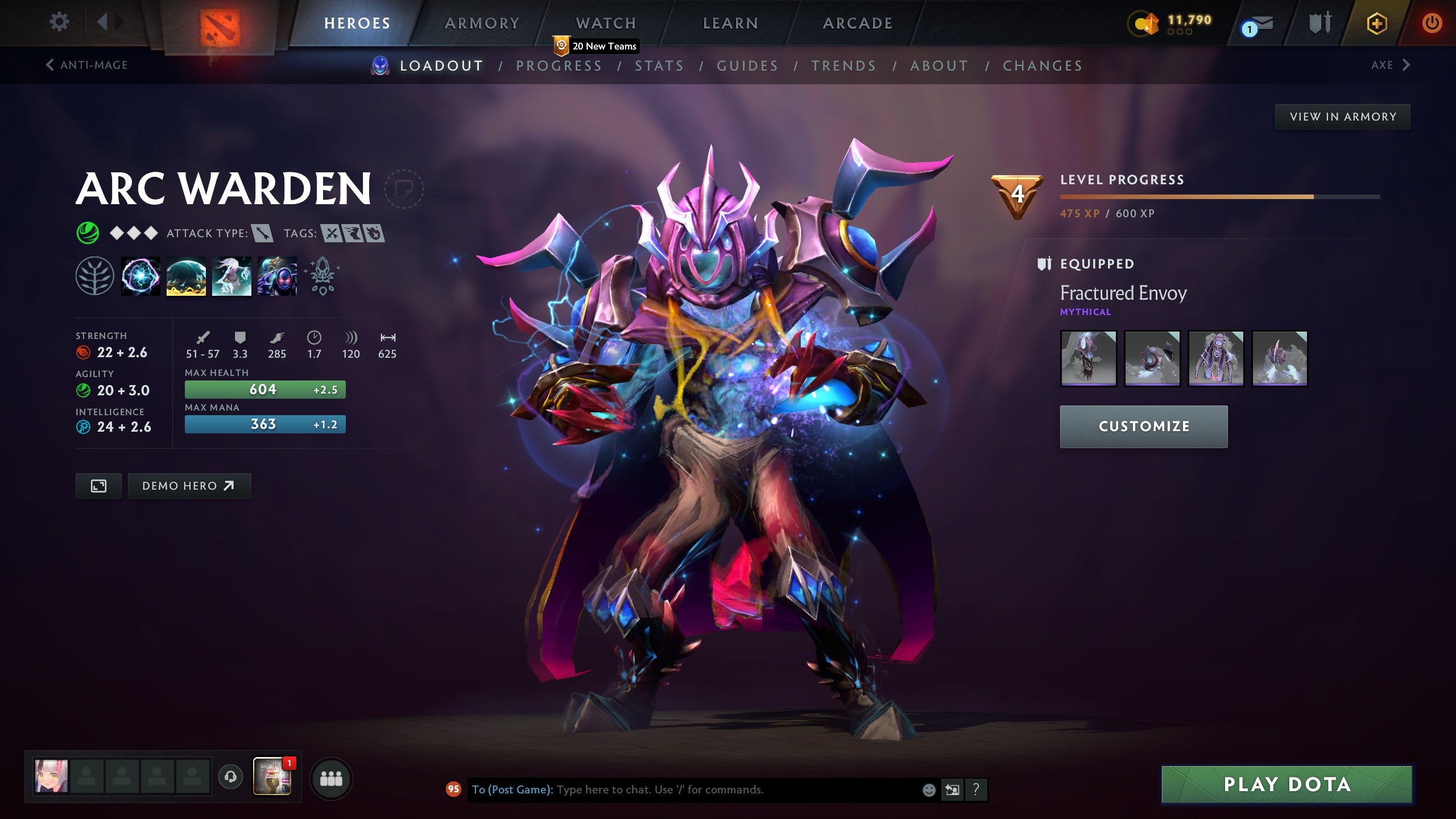Navigate to Axe with the right chevron
Screen dimensions: 1456x819
point(1405,65)
